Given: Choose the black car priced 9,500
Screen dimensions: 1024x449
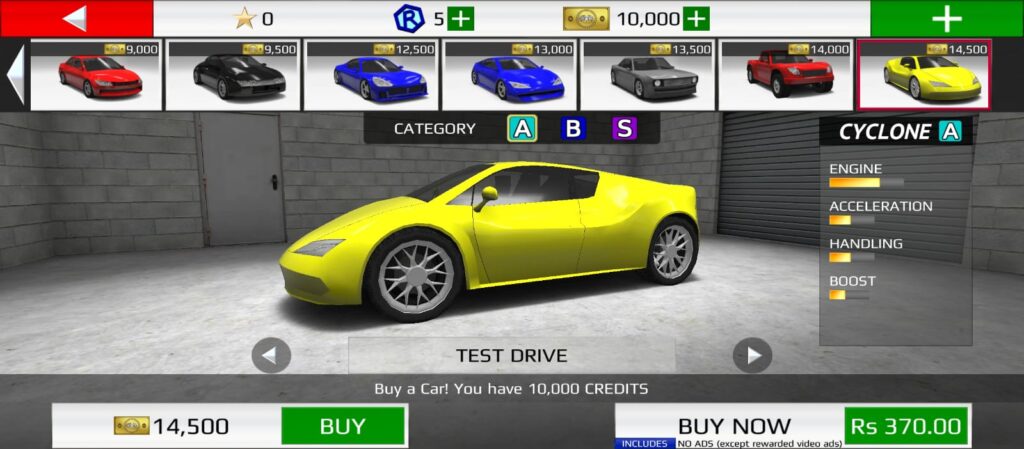Looking at the screenshot, I should tap(233, 75).
